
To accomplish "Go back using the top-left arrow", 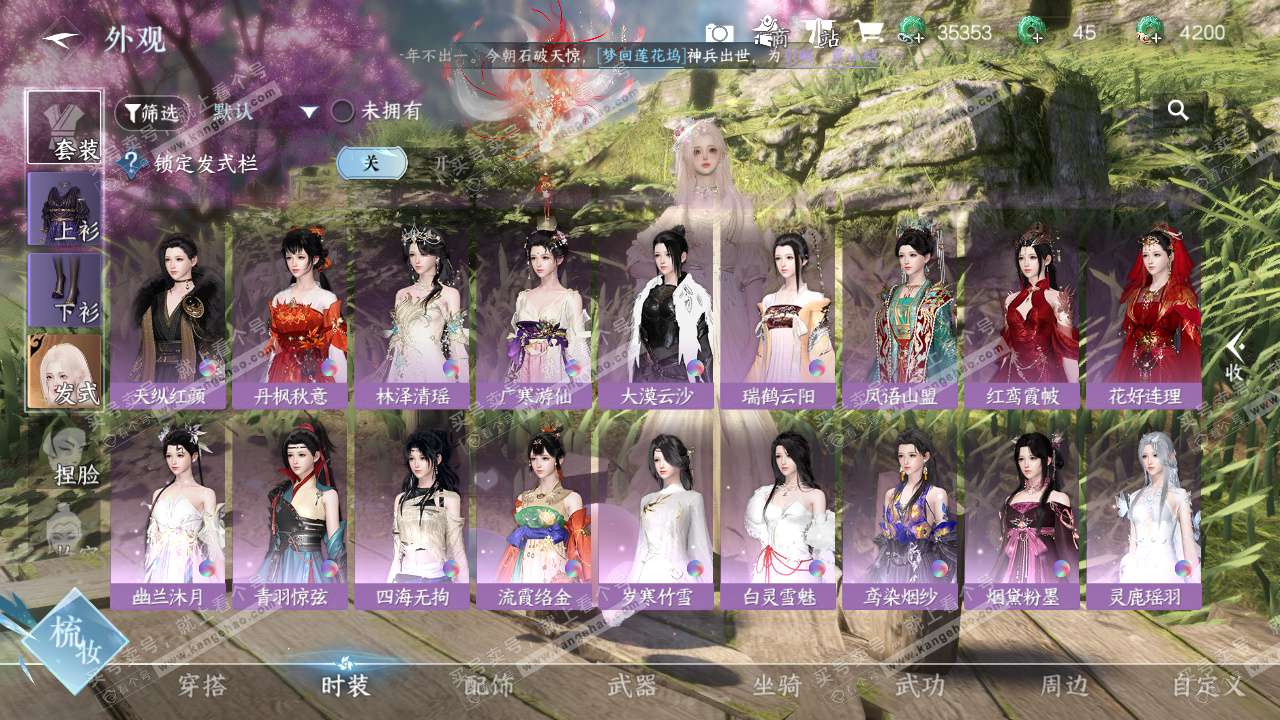I will point(61,39).
